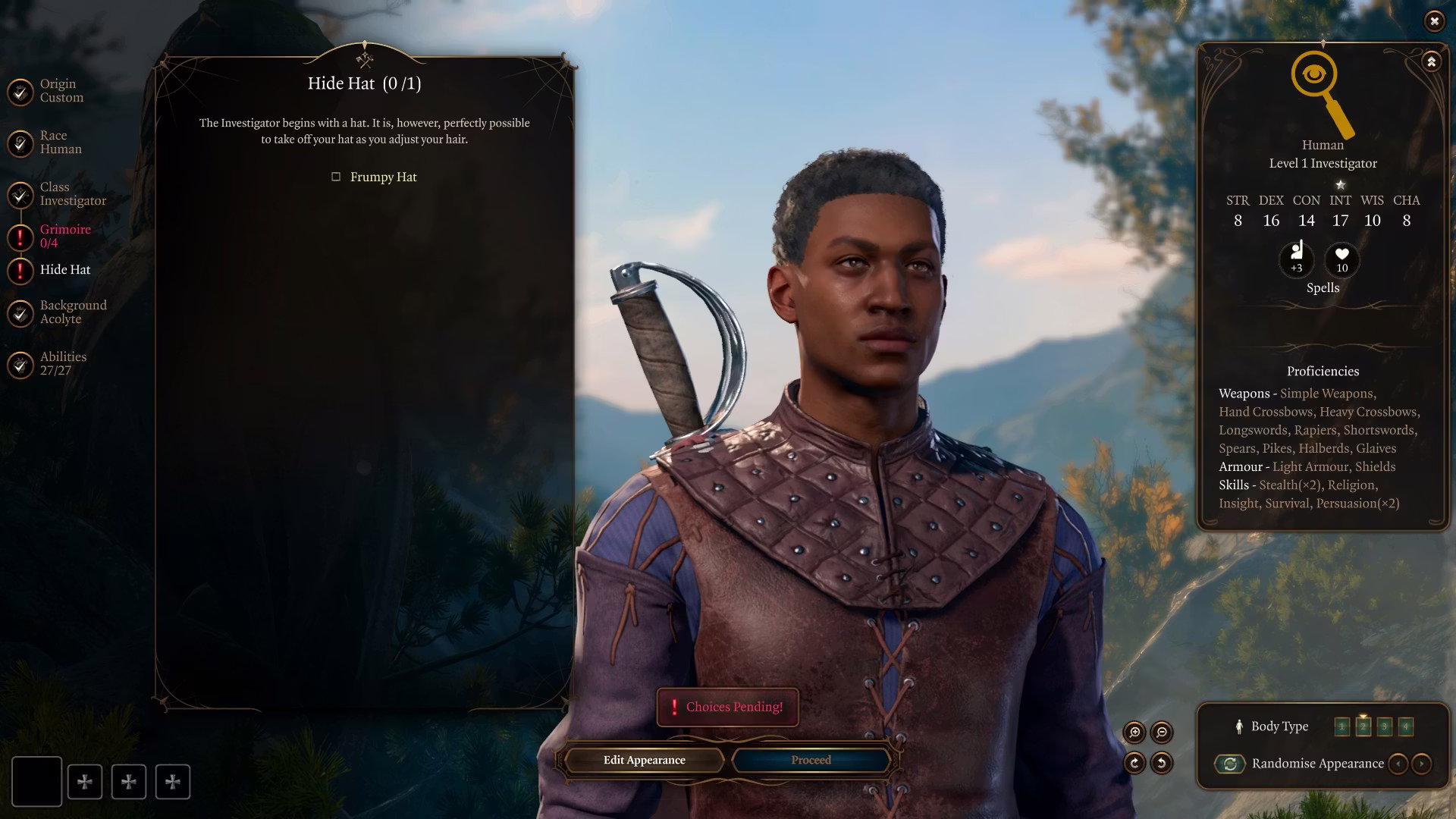Randomise the character's appearance
This screenshot has height=819, width=1456.
click(x=1230, y=764)
